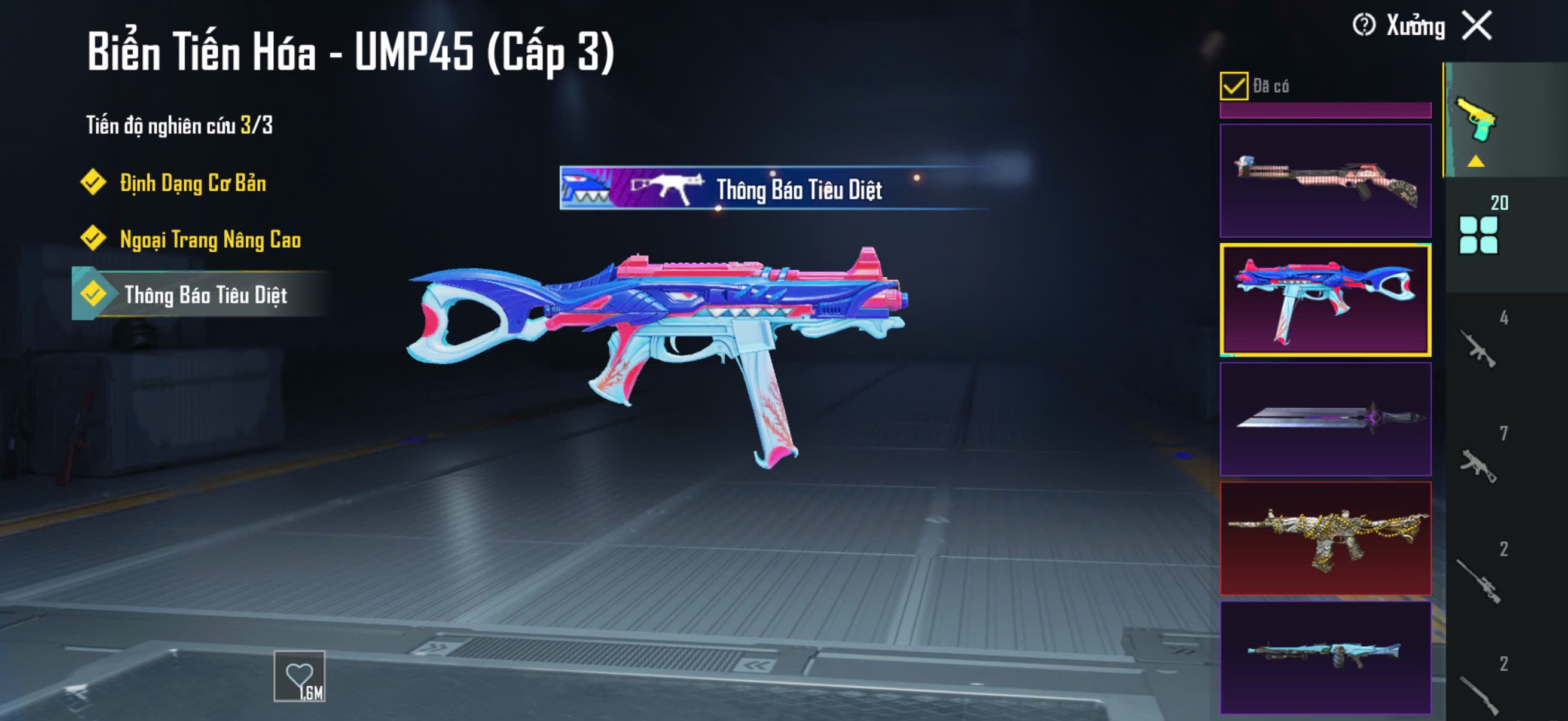Close the UMP45 evolution screen
The image size is (1568, 721).
1477,26
